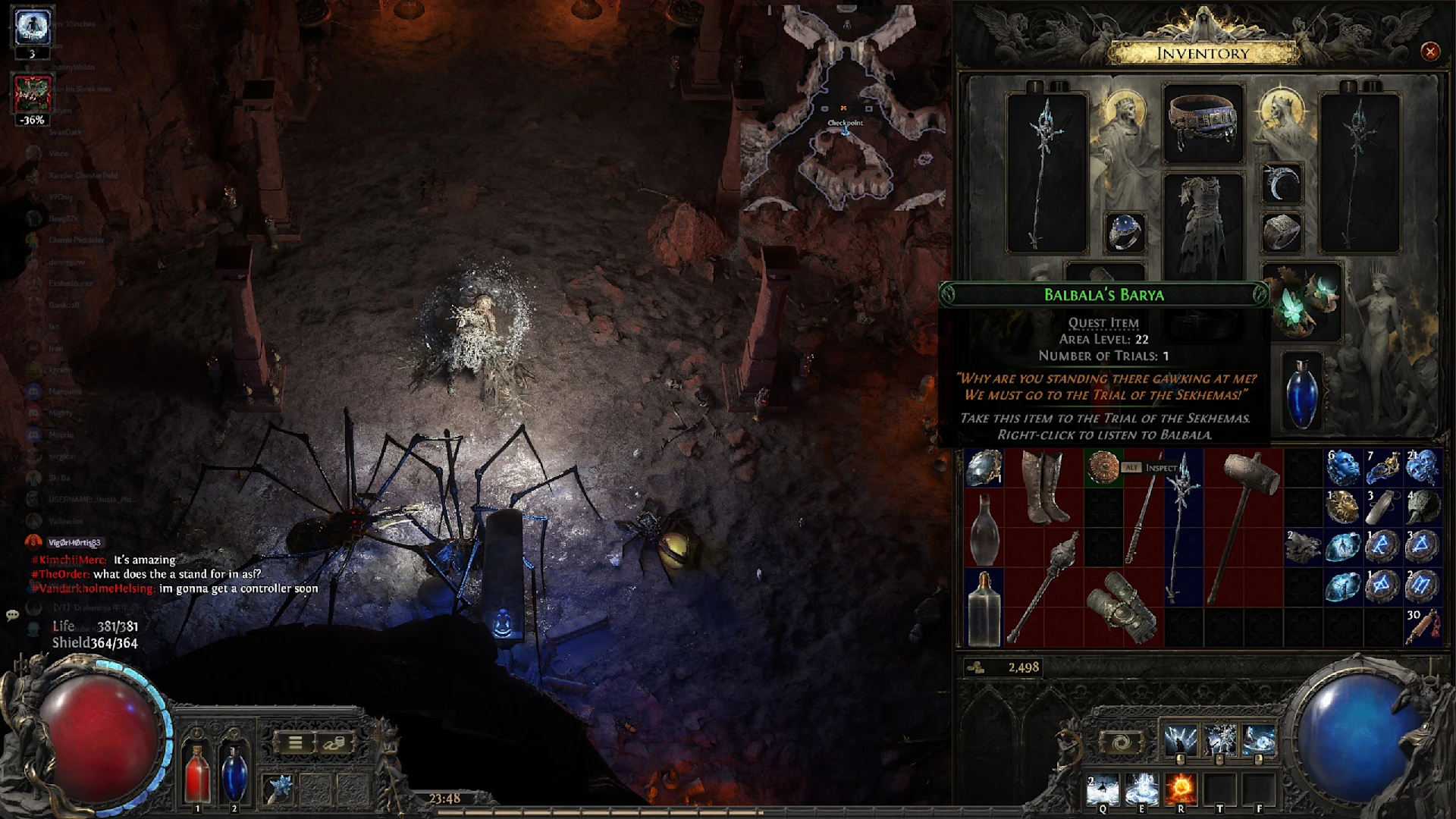Select the large wooden maul in inventory
Viewport: 1456px width, 819px height.
click(1242, 526)
